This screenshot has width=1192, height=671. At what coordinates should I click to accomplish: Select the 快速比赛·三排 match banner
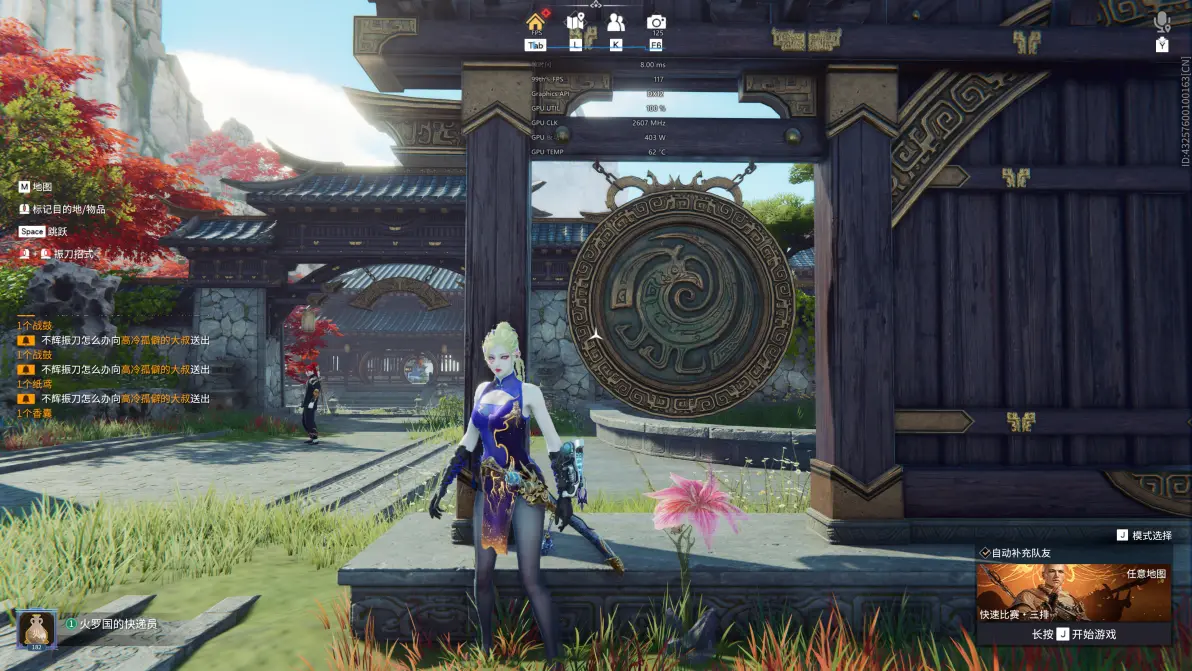(x=1073, y=592)
